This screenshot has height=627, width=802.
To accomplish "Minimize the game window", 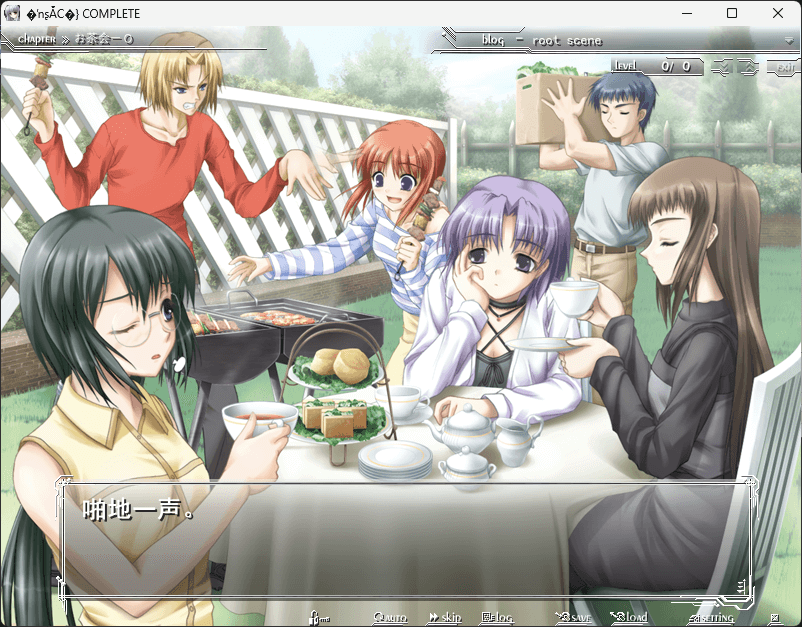I will 686,14.
